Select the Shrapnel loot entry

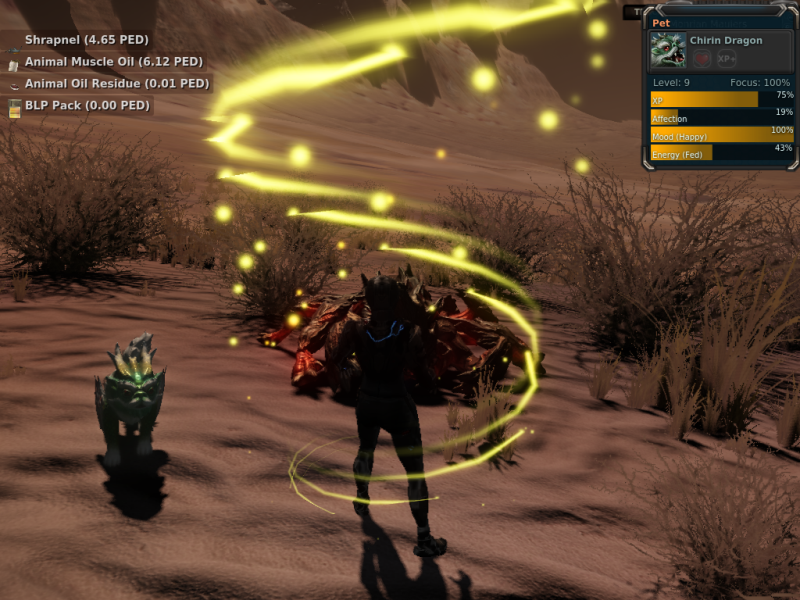(x=86, y=40)
